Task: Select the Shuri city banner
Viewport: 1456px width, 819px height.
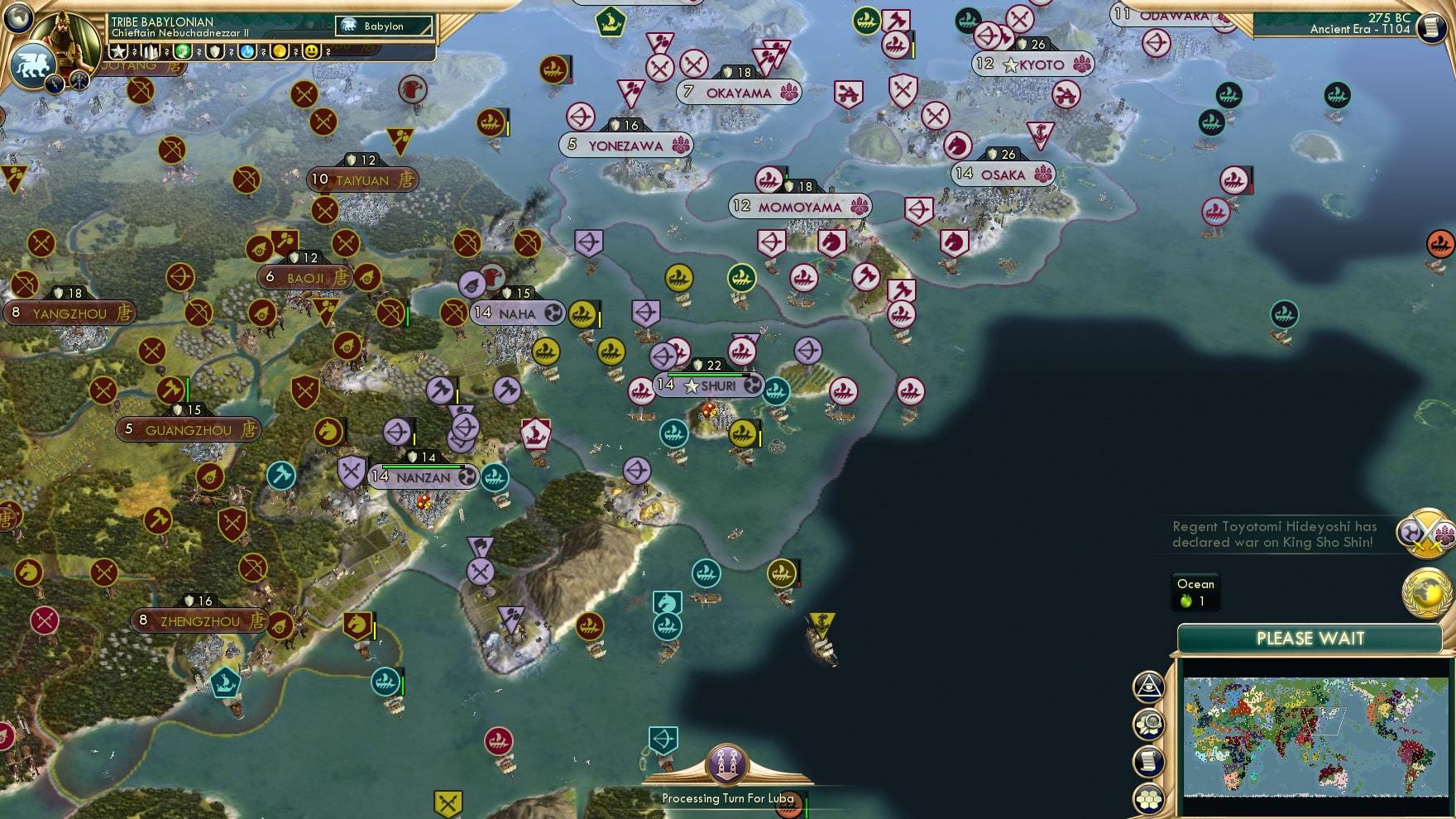Action: click(707, 384)
